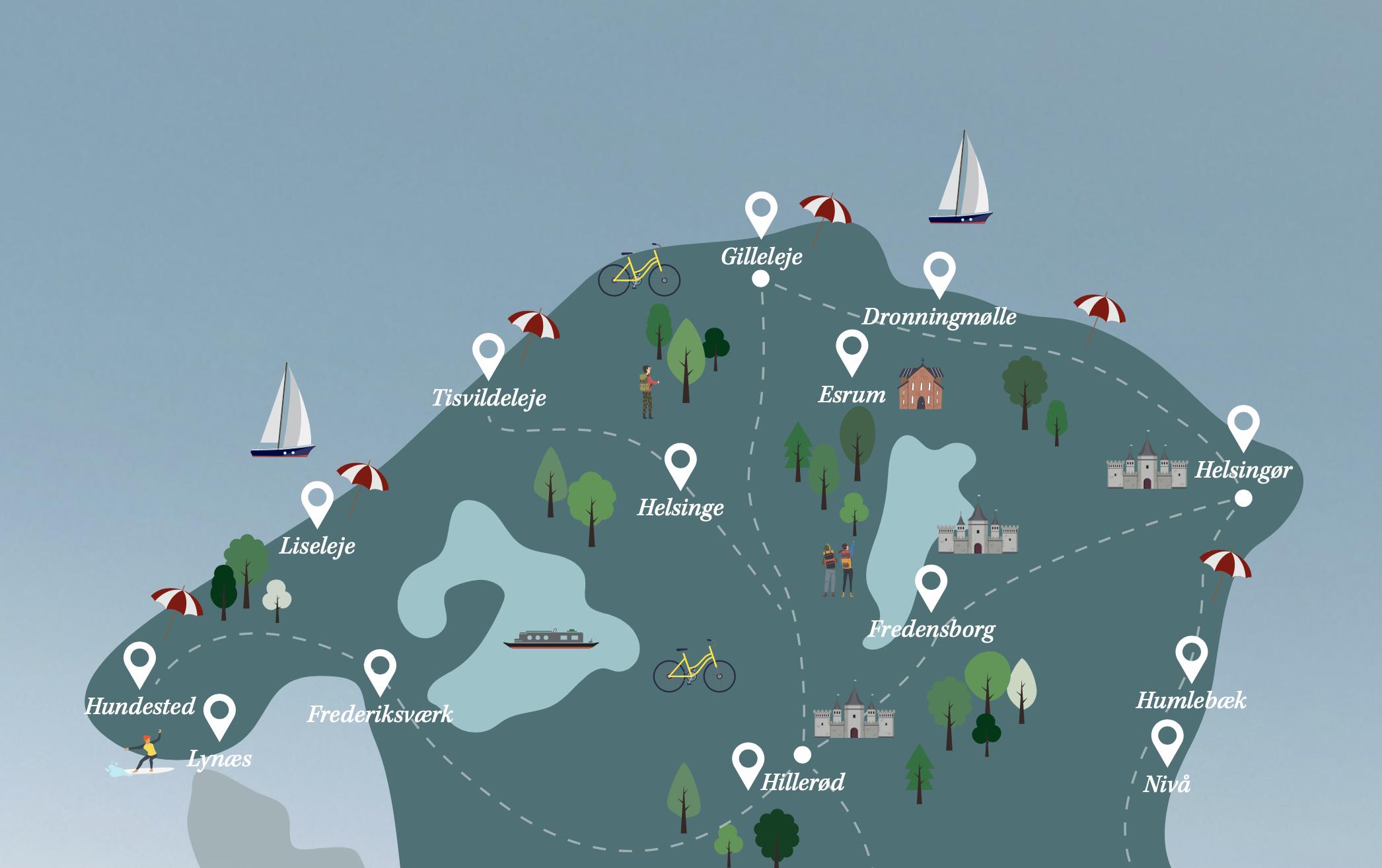Choose the Tisvildeleje location pin
Viewport: 1382px width, 868px height.
click(x=488, y=351)
